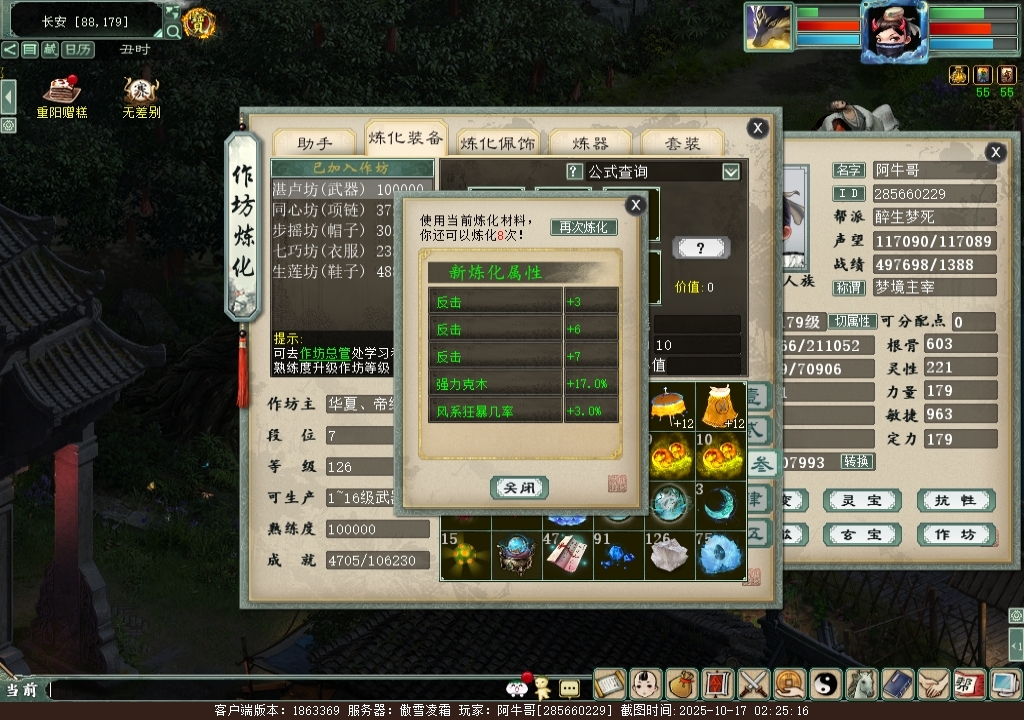Click the 玄宝 button
Screen dimensions: 1024x720
[862, 534]
